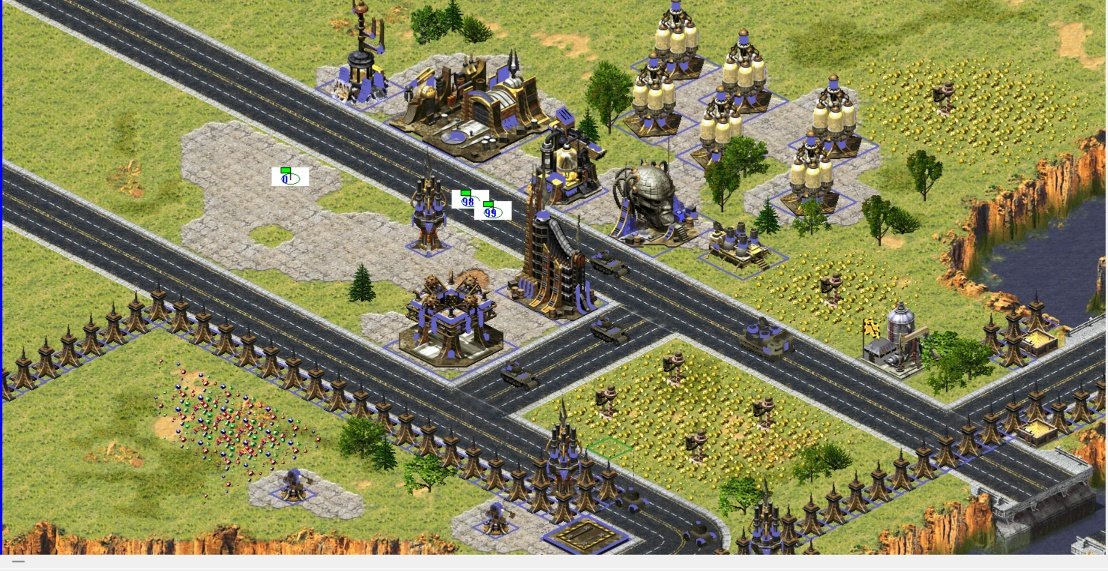
Task: Select the waypoint flag numbered 98
Action: pos(467,199)
